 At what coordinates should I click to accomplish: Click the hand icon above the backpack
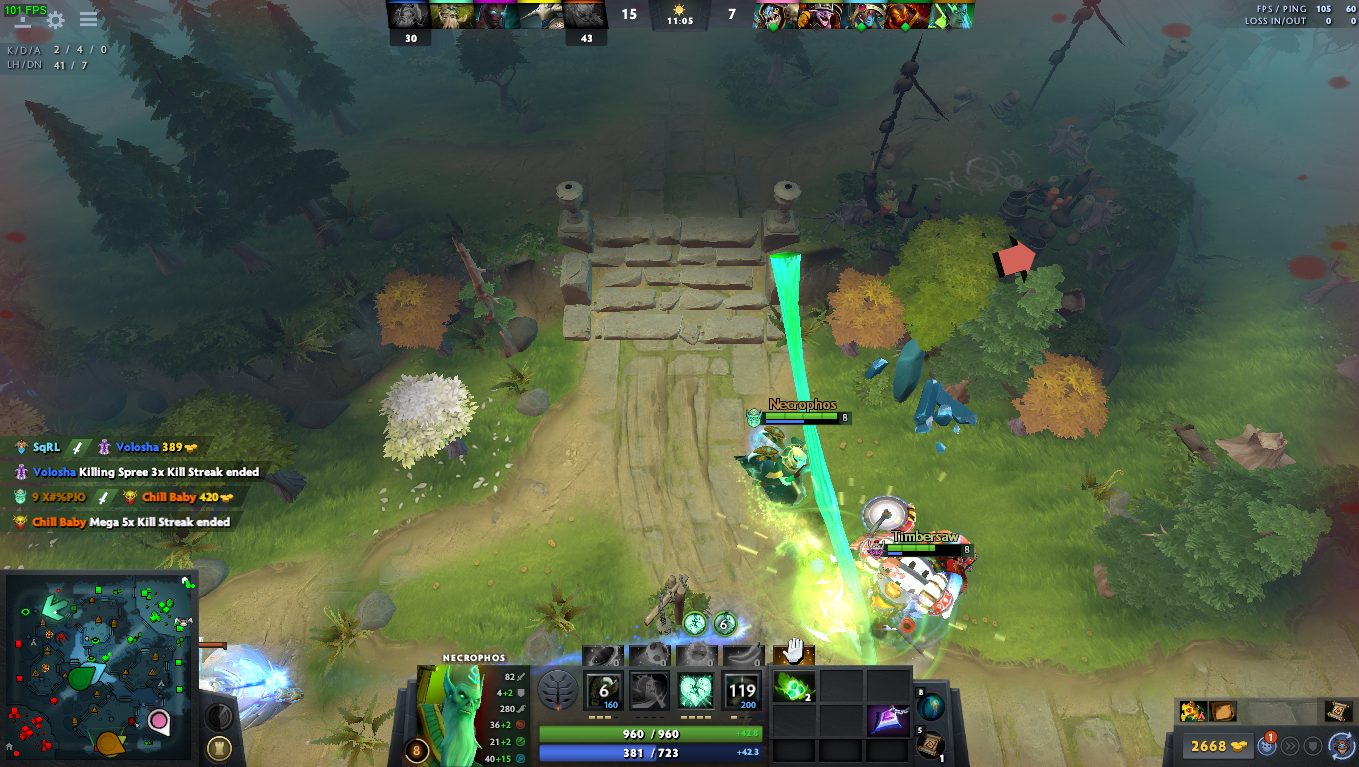[793, 651]
